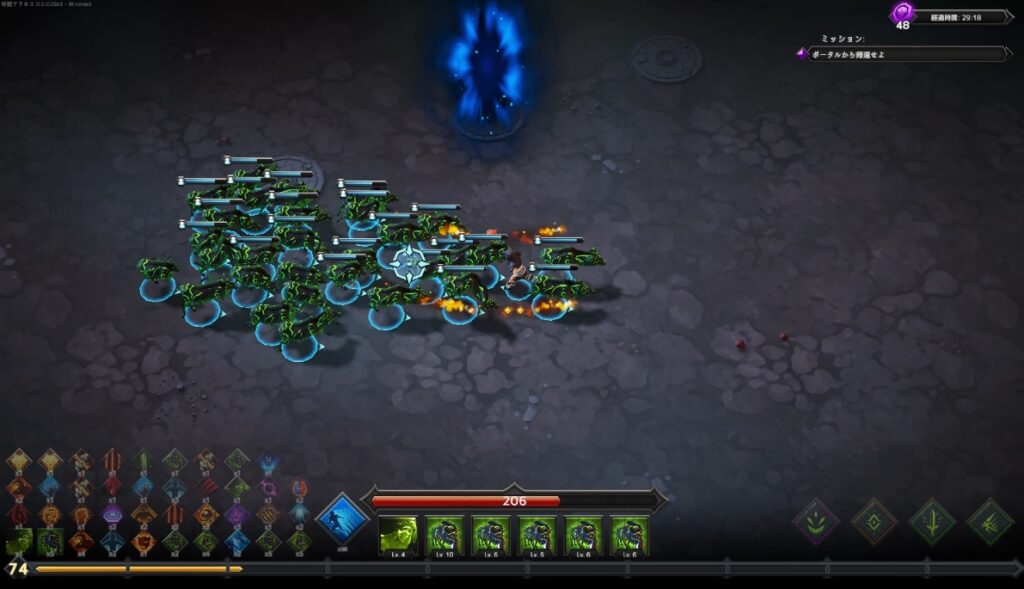The width and height of the screenshot is (1024, 589).
Task: Activate the orange-bordered shield emblem skill
Action: click(874, 521)
